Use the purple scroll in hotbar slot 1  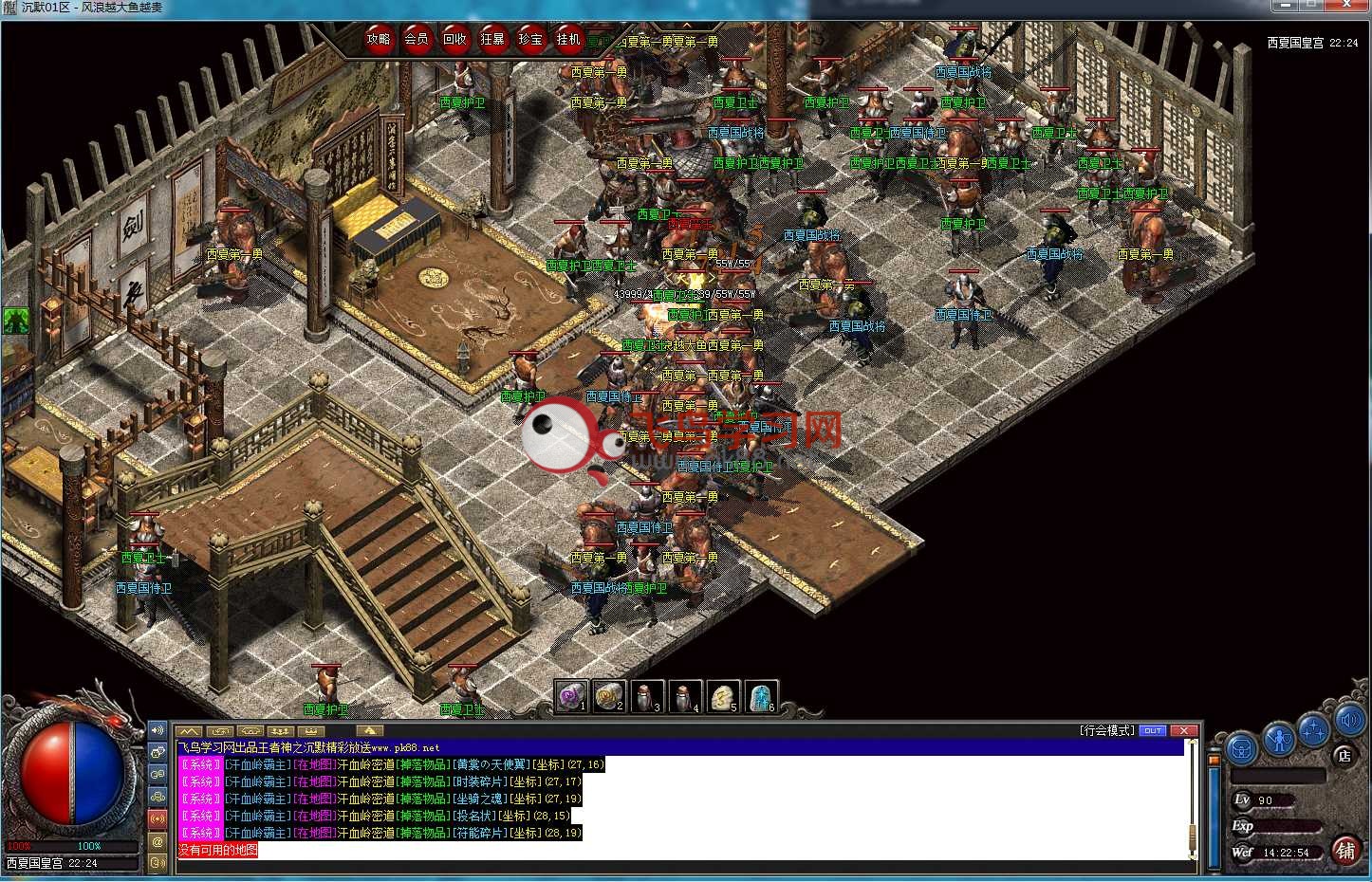coord(571,697)
